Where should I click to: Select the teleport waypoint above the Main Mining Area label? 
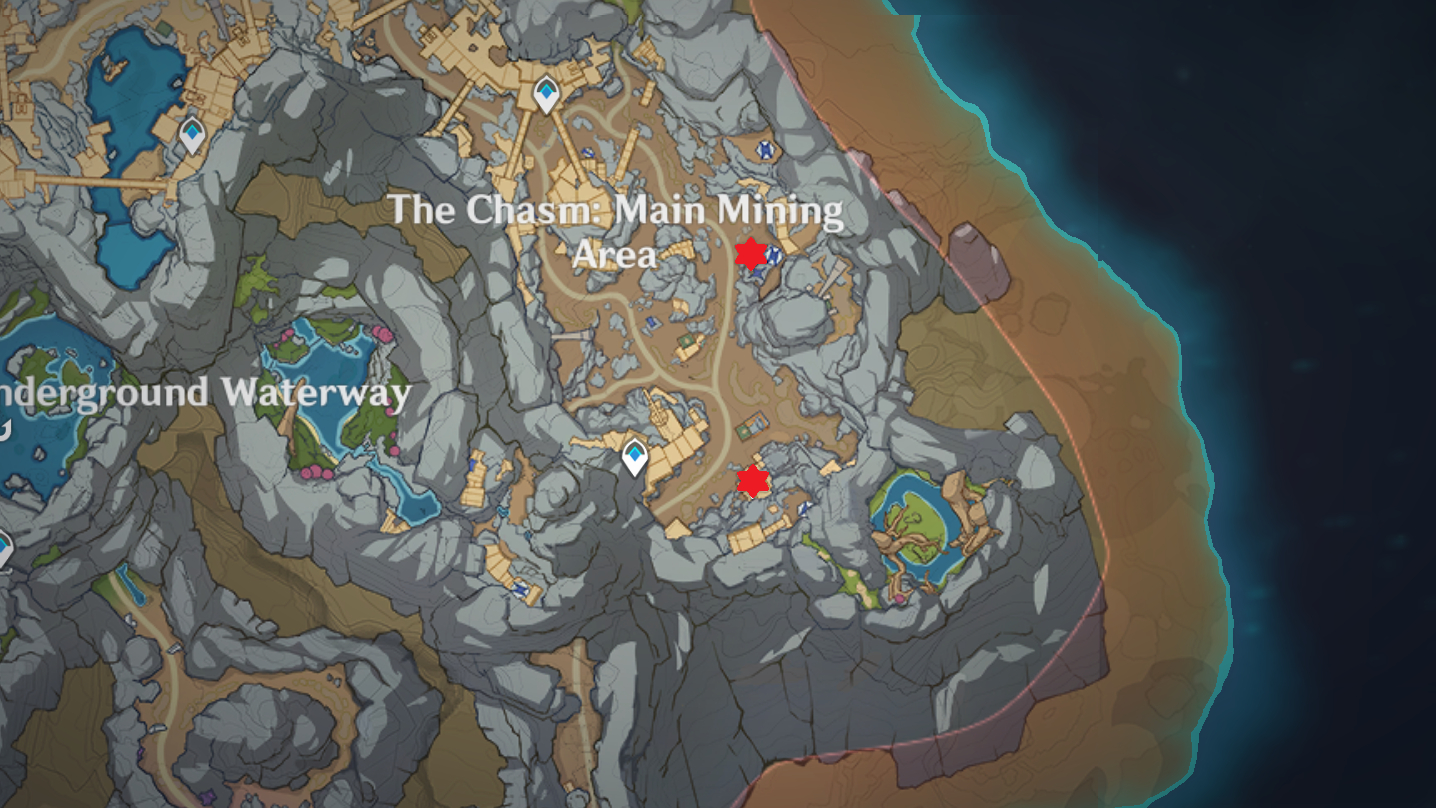coord(545,95)
